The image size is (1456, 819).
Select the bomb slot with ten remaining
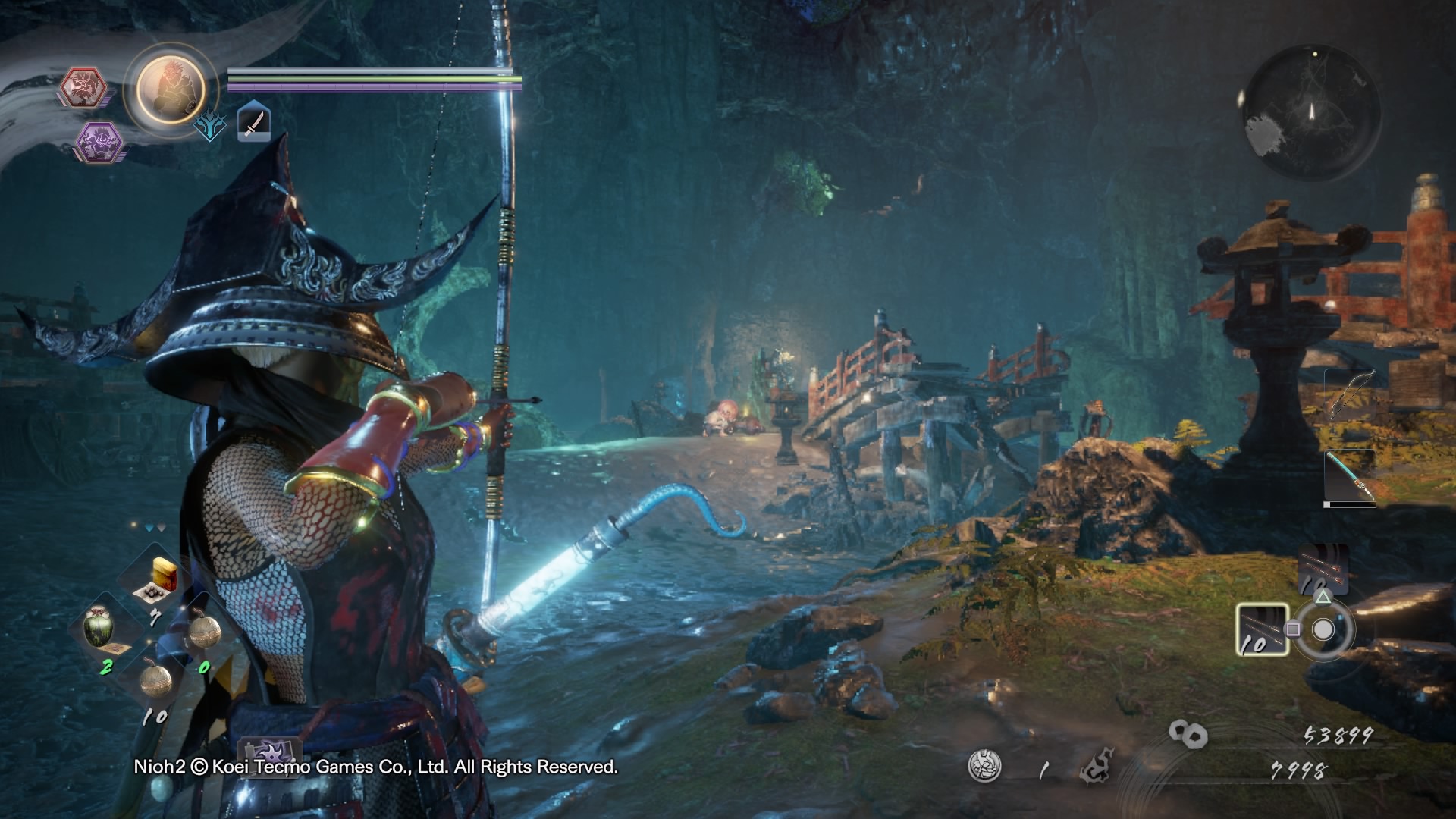coord(155,679)
